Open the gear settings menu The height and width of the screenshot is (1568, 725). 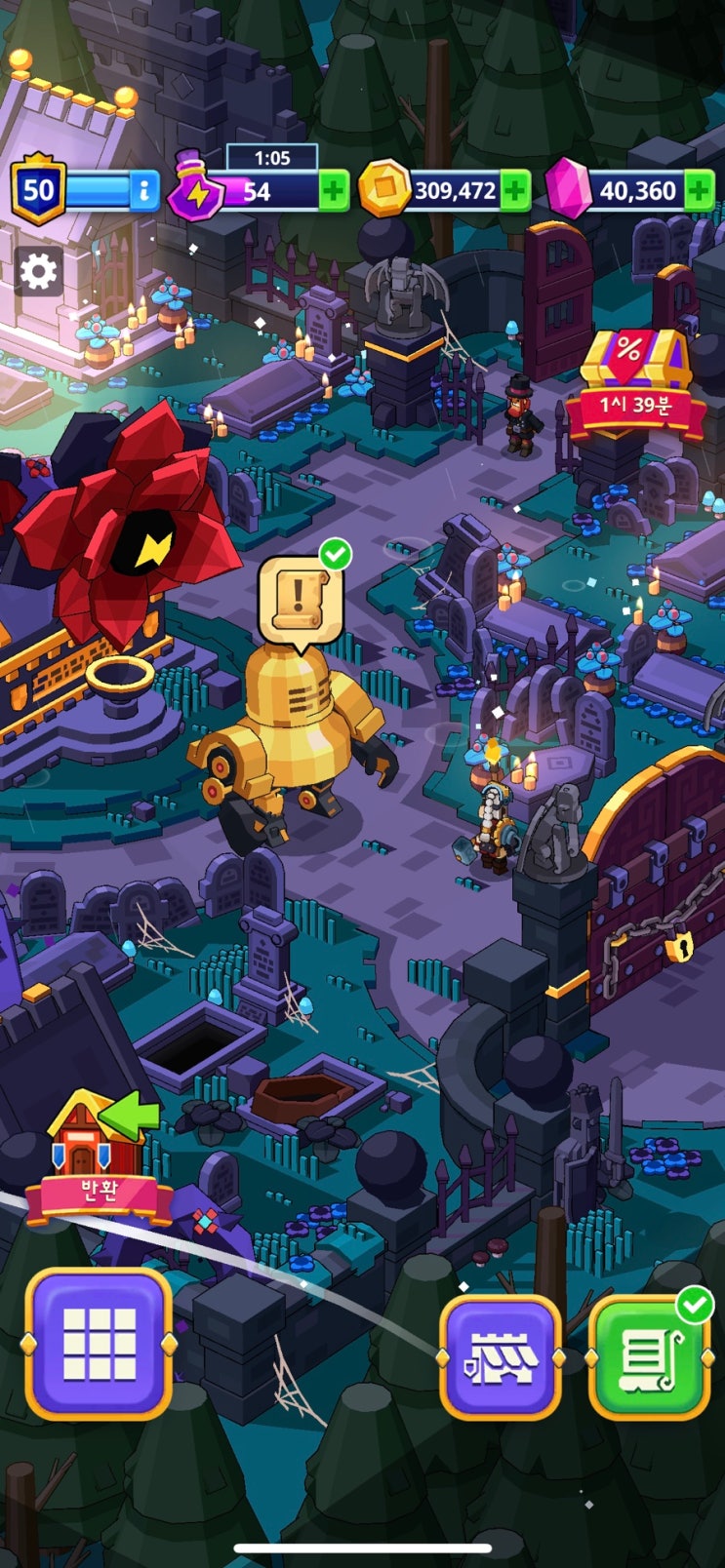pos(39,271)
